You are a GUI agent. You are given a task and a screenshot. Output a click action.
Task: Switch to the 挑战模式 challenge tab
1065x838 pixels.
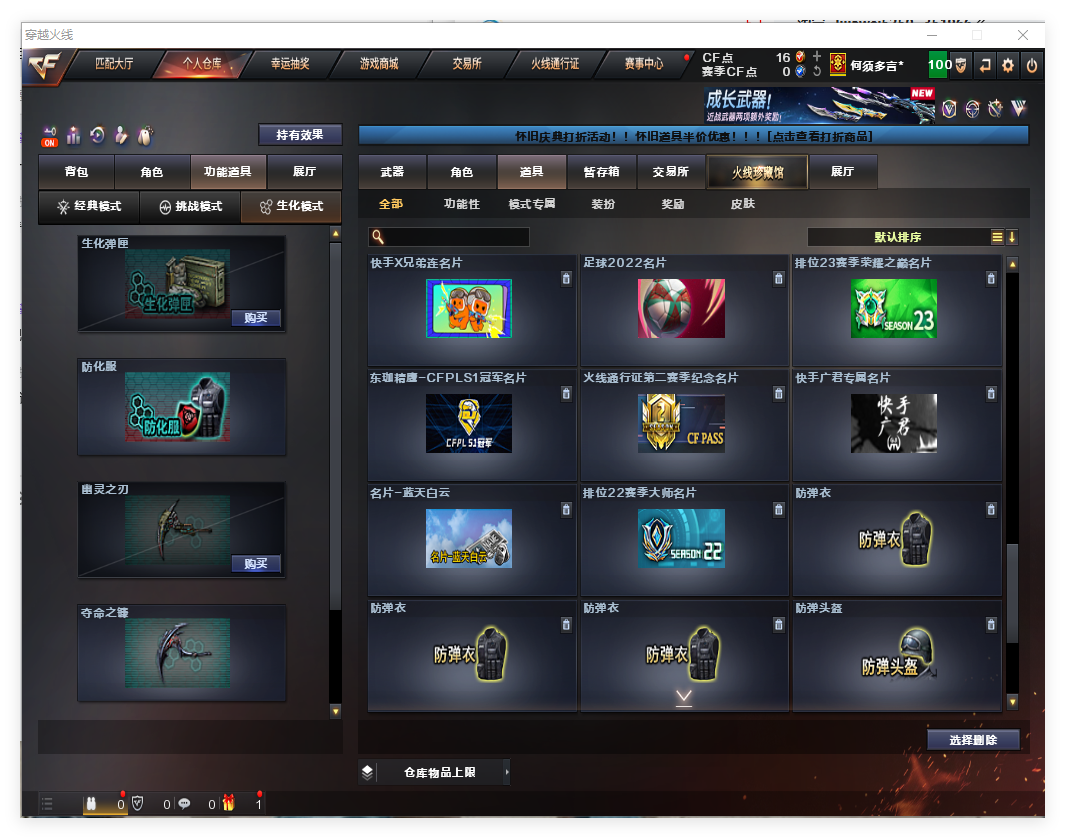coord(190,207)
